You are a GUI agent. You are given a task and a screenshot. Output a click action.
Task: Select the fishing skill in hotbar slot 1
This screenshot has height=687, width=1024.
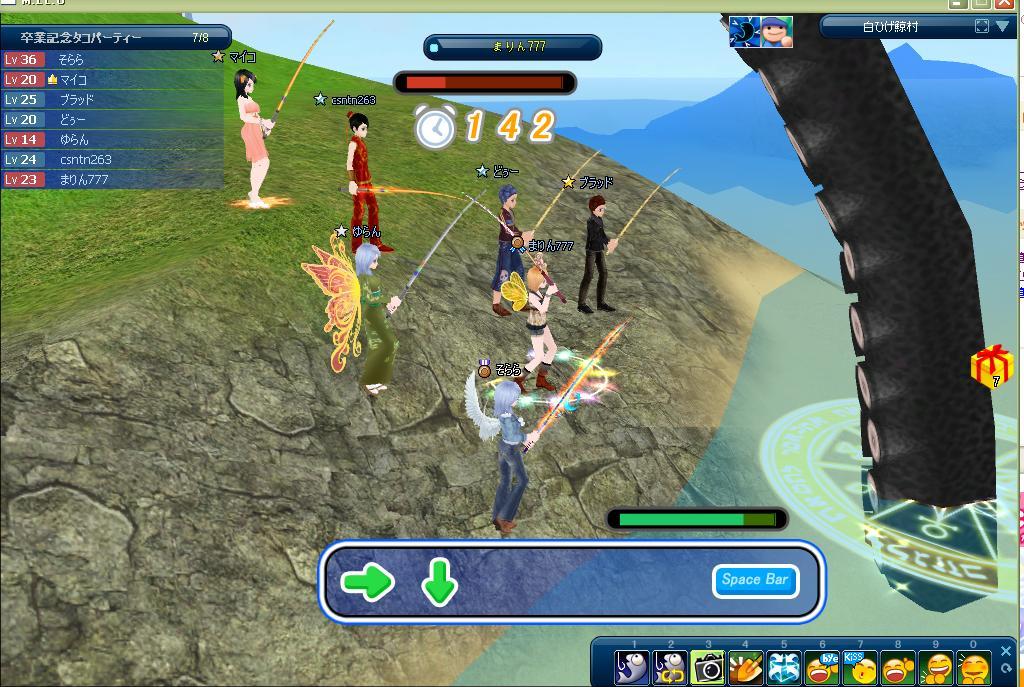pyautogui.click(x=632, y=667)
